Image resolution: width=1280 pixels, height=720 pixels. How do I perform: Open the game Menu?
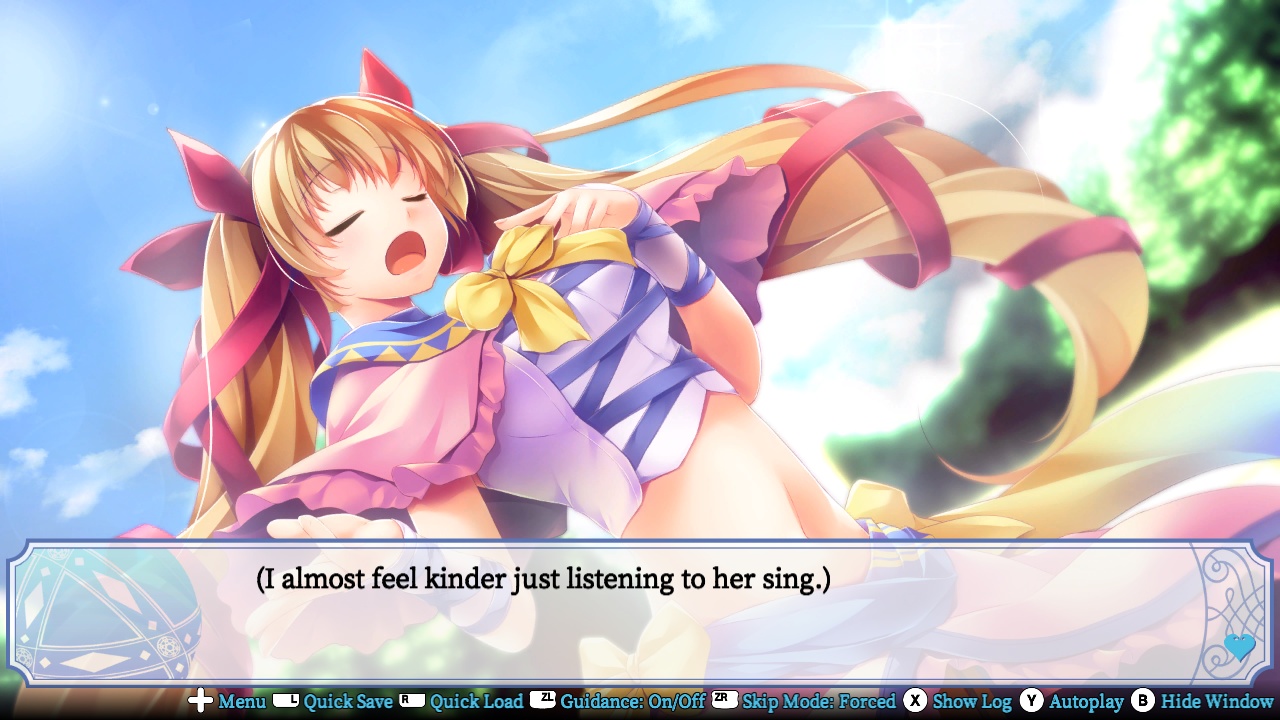coord(244,702)
